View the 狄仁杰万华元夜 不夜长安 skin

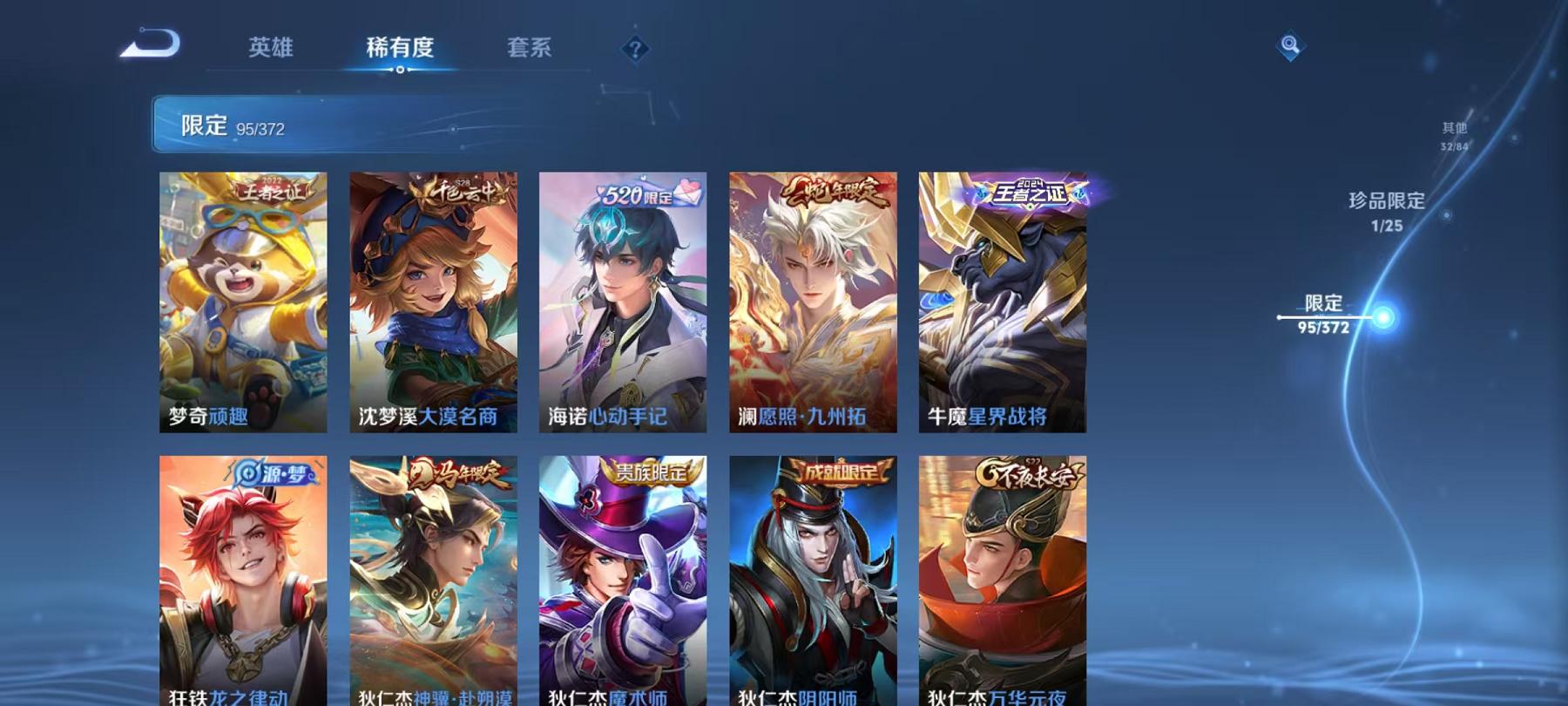click(1004, 575)
